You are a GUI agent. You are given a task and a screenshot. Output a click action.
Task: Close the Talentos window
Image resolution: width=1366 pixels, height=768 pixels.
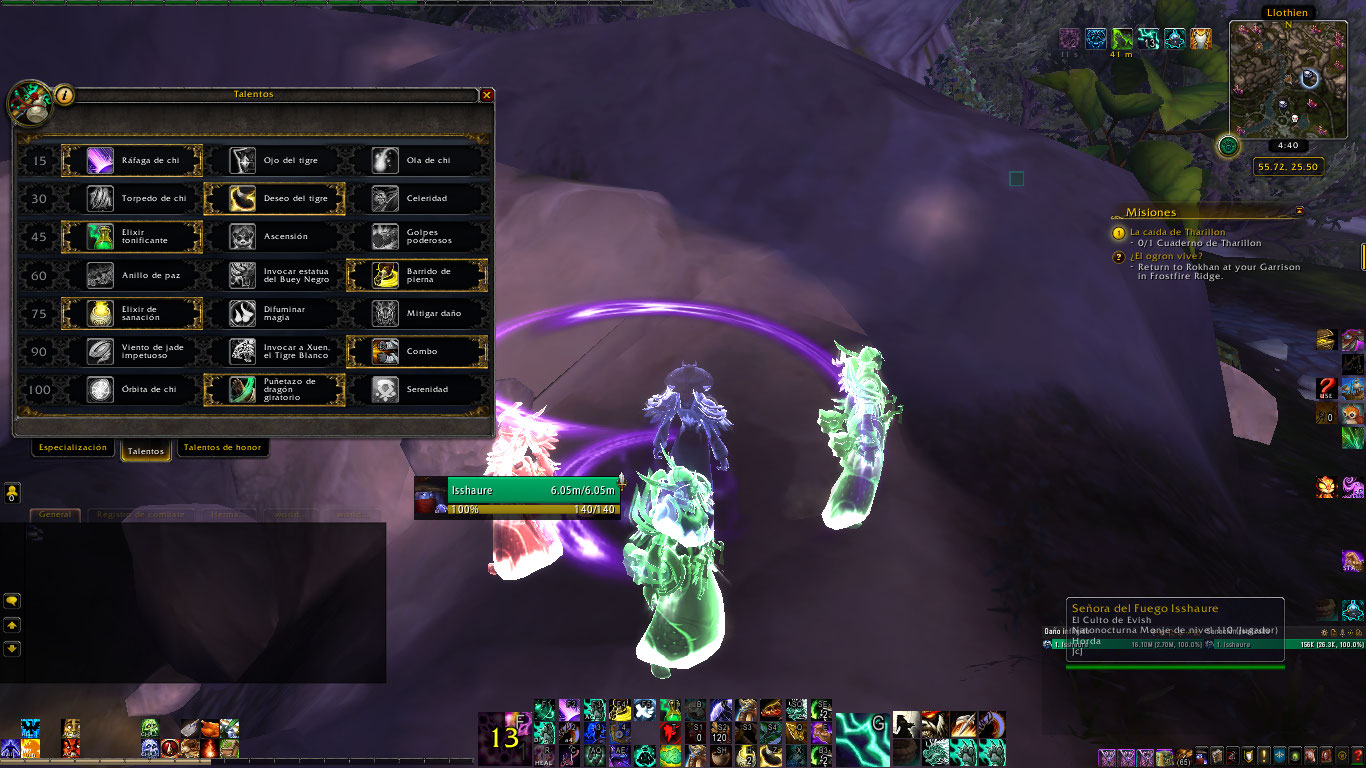click(x=487, y=95)
